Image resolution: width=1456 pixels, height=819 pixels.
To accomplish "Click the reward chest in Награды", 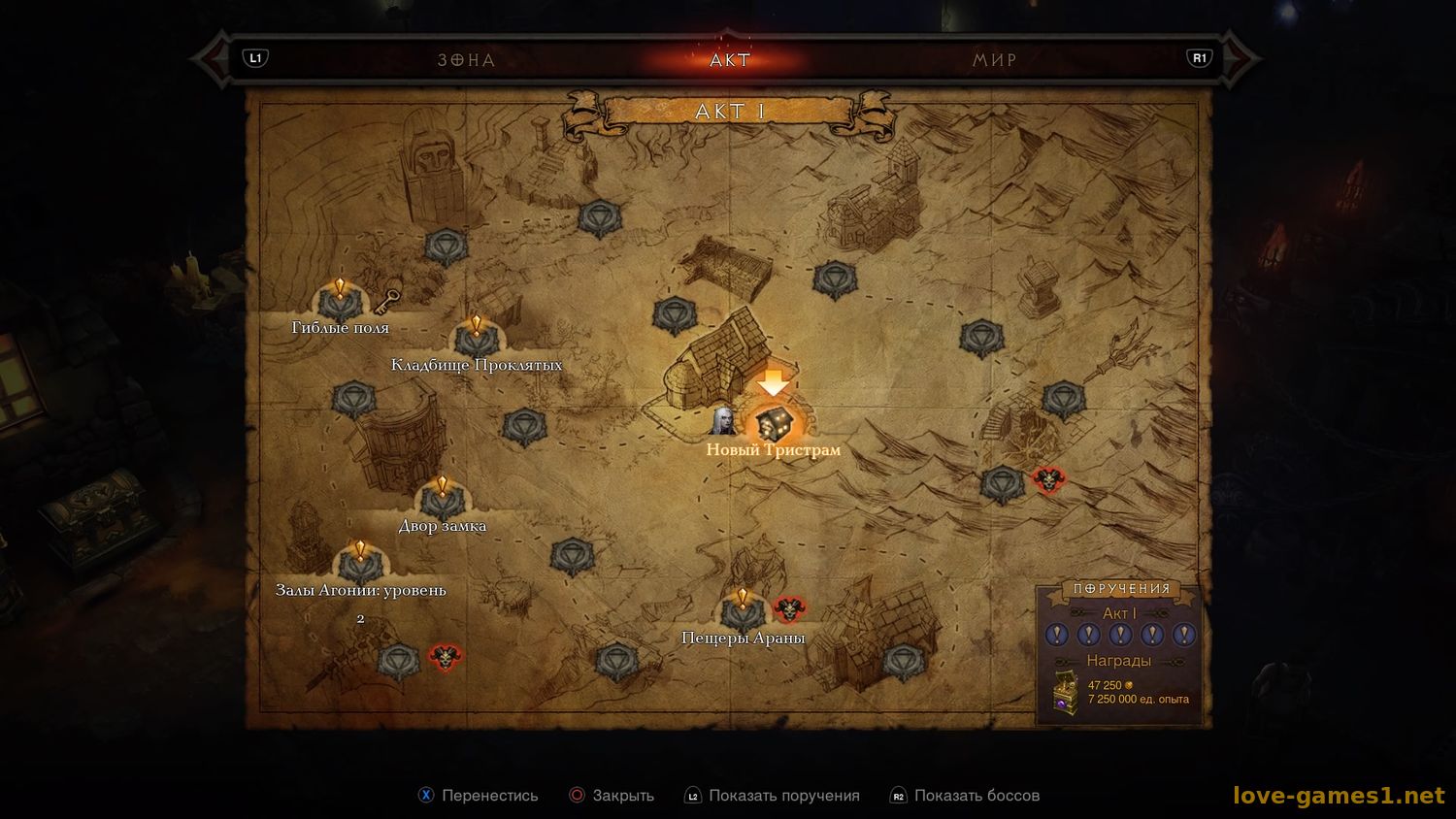I will (1067, 692).
